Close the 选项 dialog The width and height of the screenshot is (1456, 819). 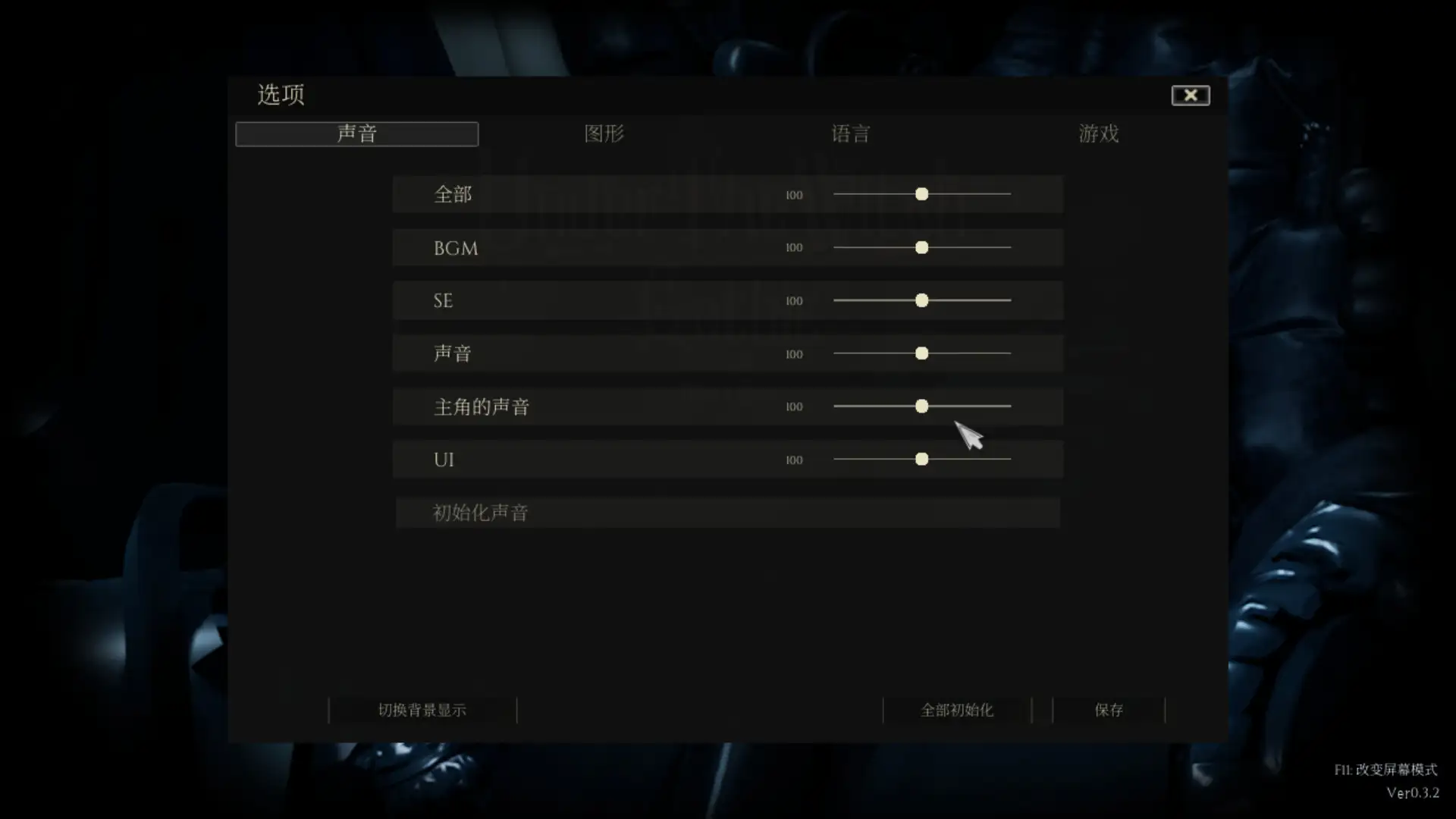tap(1191, 95)
